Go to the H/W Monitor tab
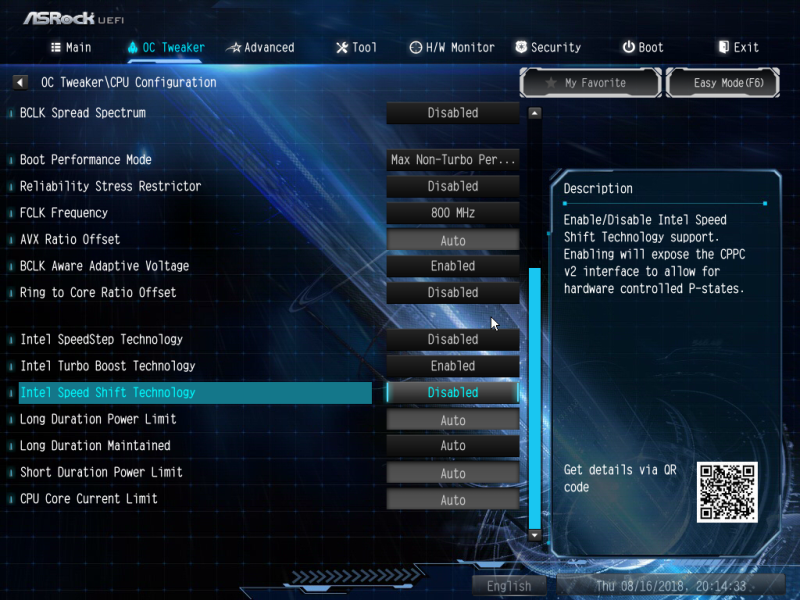Viewport: 800px width, 600px height. [452, 47]
